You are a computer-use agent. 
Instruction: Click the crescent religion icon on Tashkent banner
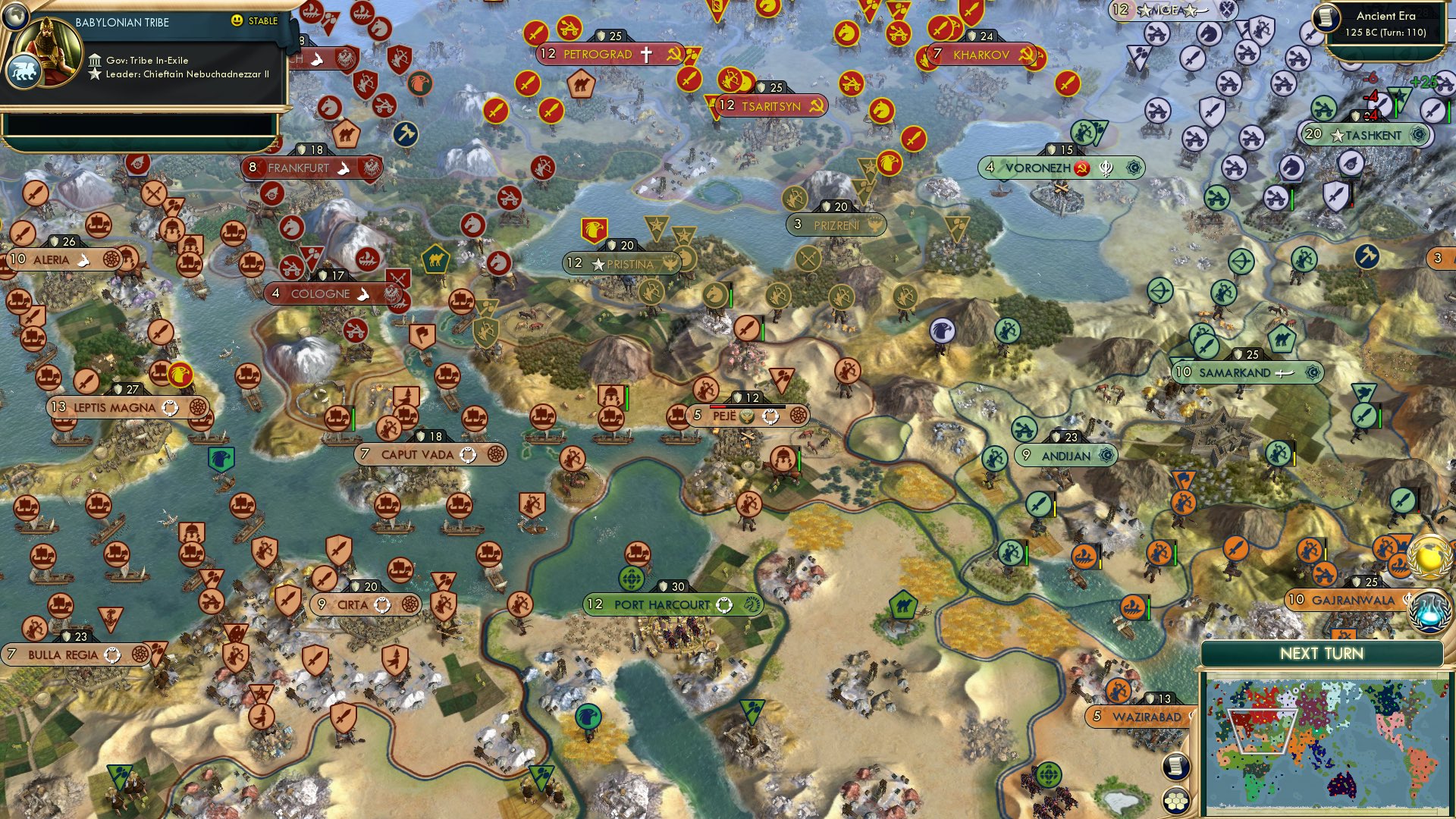1417,135
